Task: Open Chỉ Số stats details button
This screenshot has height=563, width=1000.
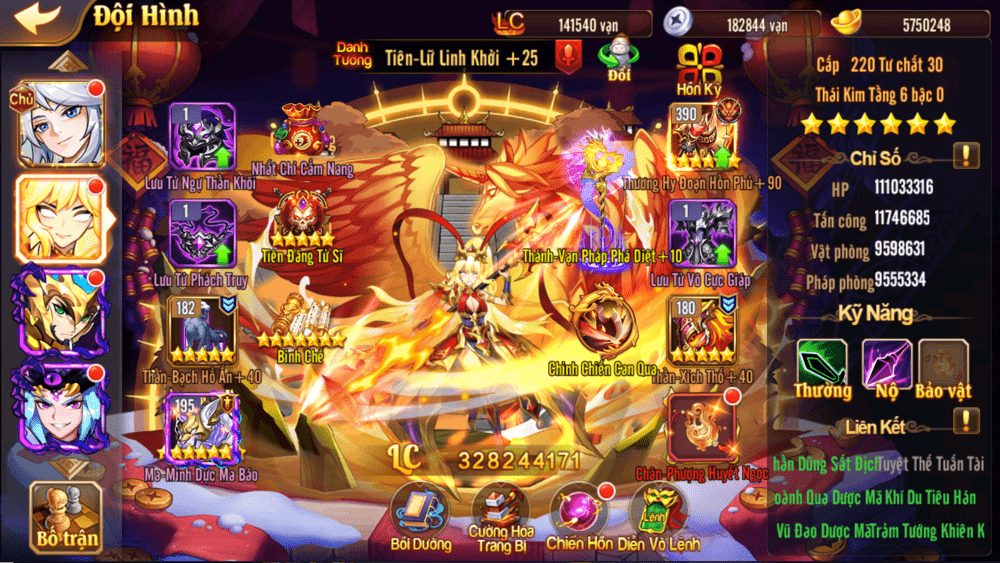Action: pyautogui.click(x=965, y=156)
